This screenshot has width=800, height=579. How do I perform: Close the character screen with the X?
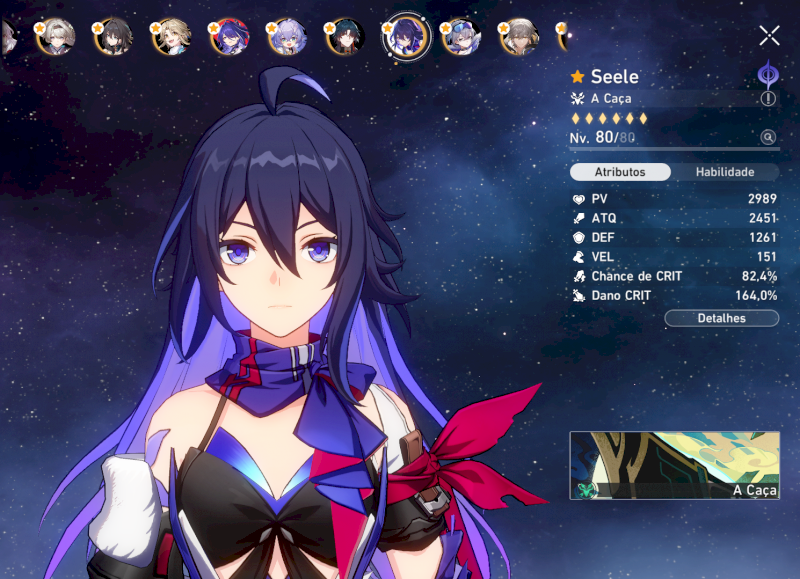pyautogui.click(x=769, y=36)
